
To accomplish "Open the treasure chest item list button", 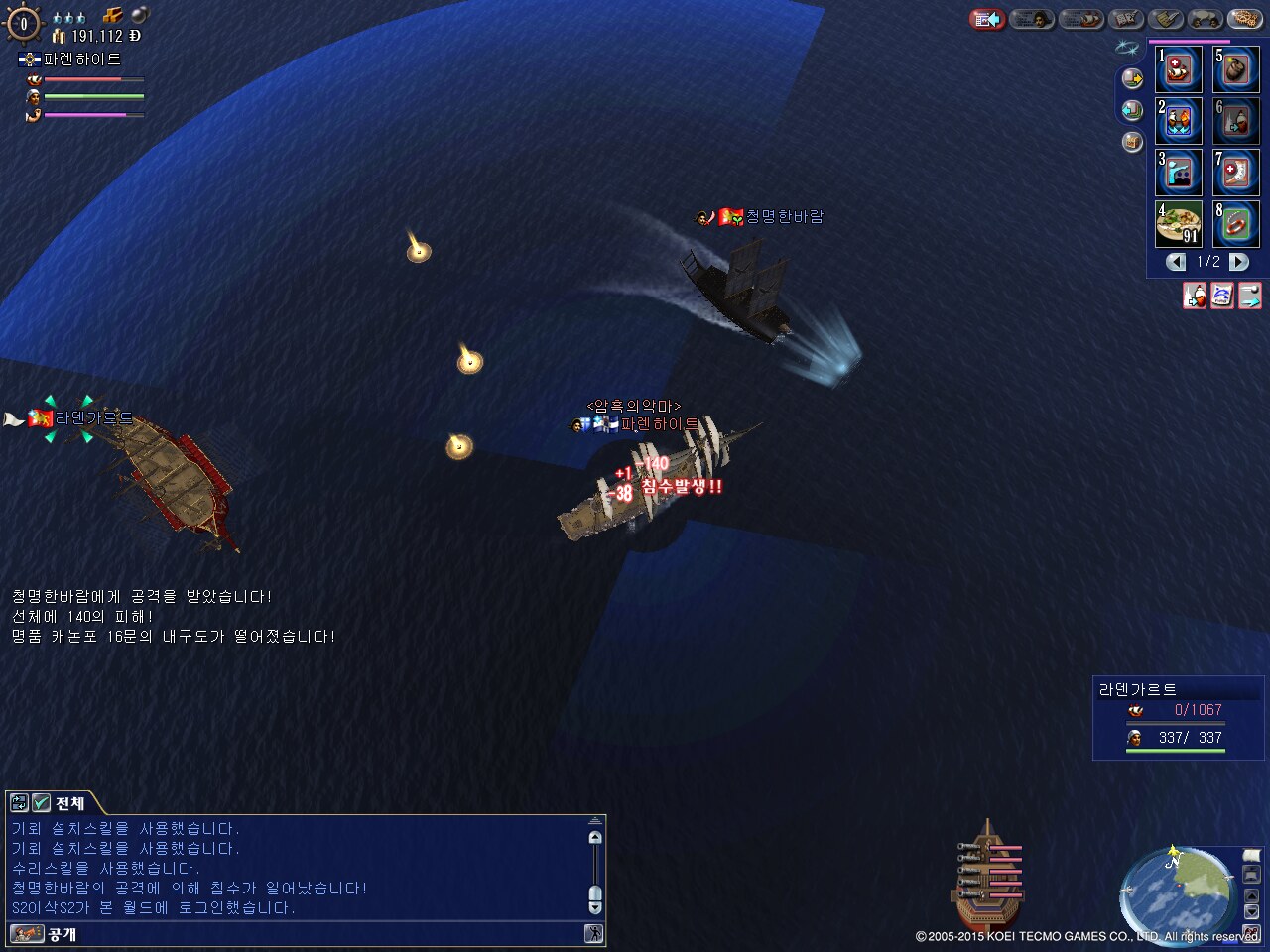I will (x=1132, y=142).
